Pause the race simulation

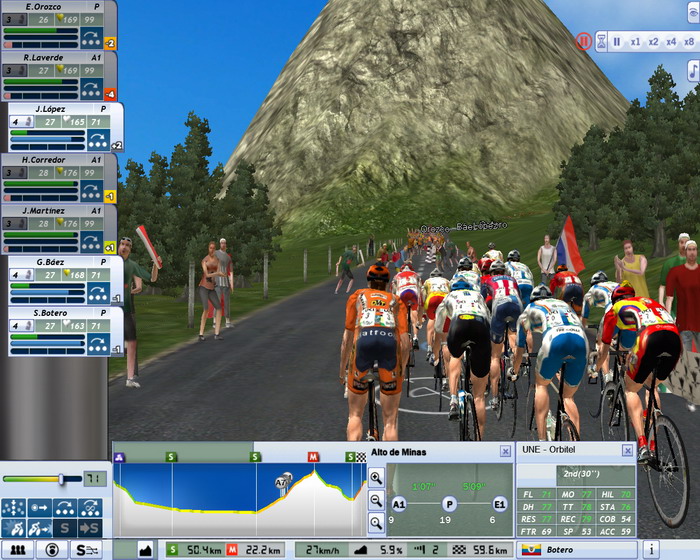(617, 42)
